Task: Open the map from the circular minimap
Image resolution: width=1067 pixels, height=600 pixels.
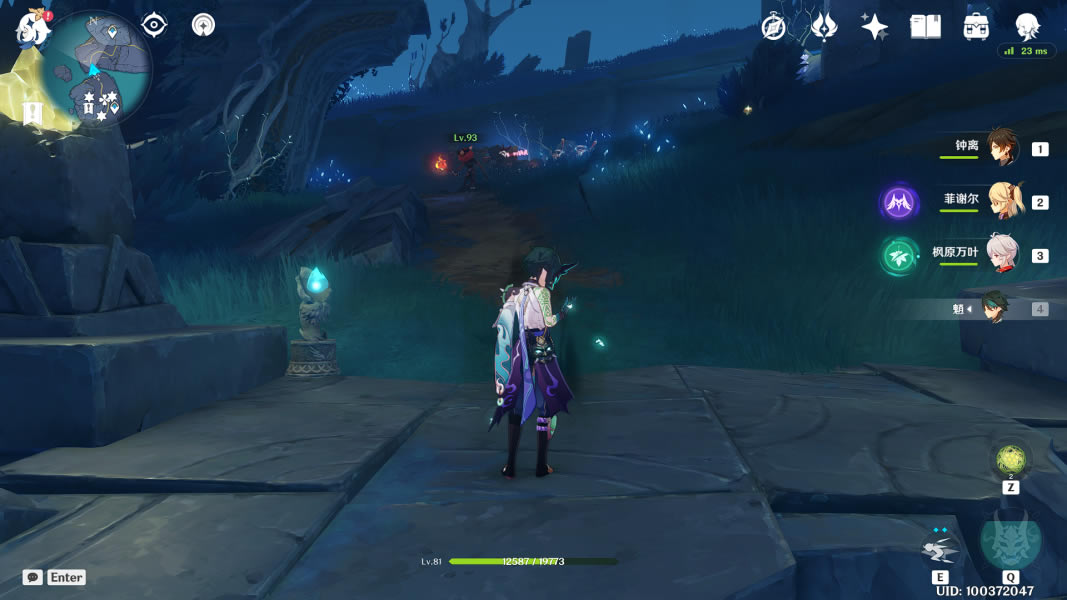Action: point(97,68)
